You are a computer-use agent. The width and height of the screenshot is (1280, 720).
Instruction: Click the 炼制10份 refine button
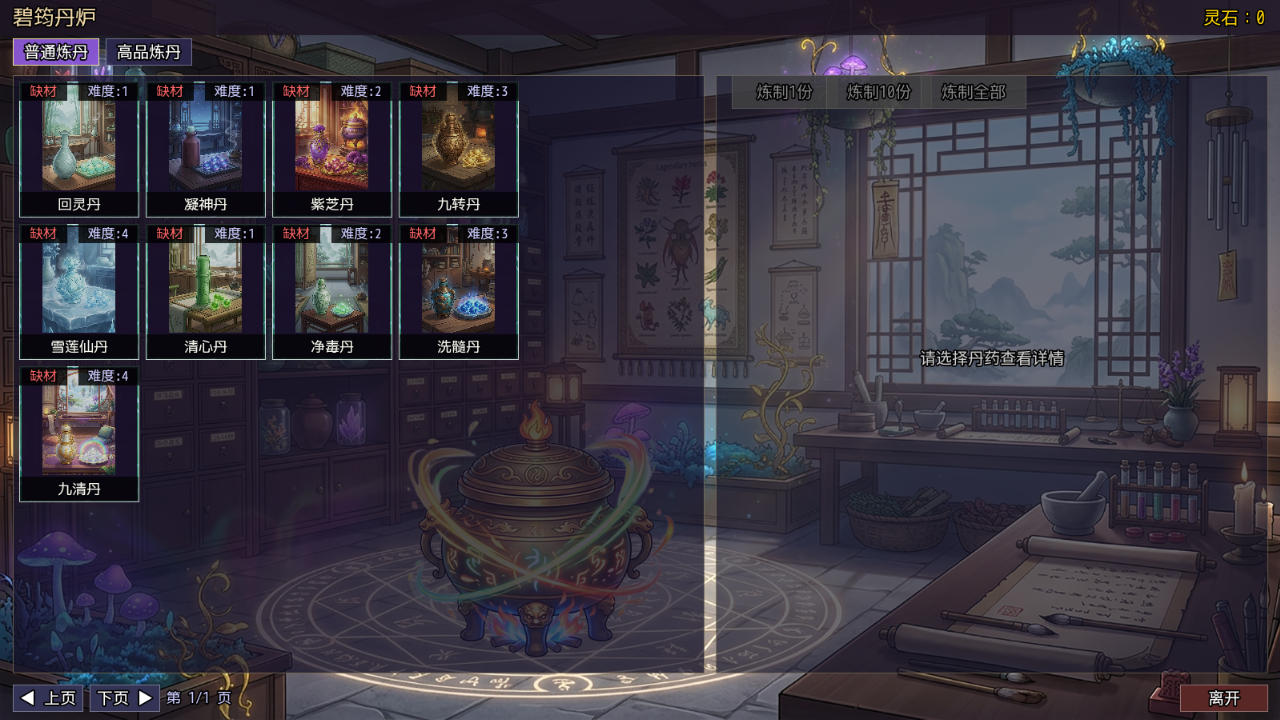876,92
